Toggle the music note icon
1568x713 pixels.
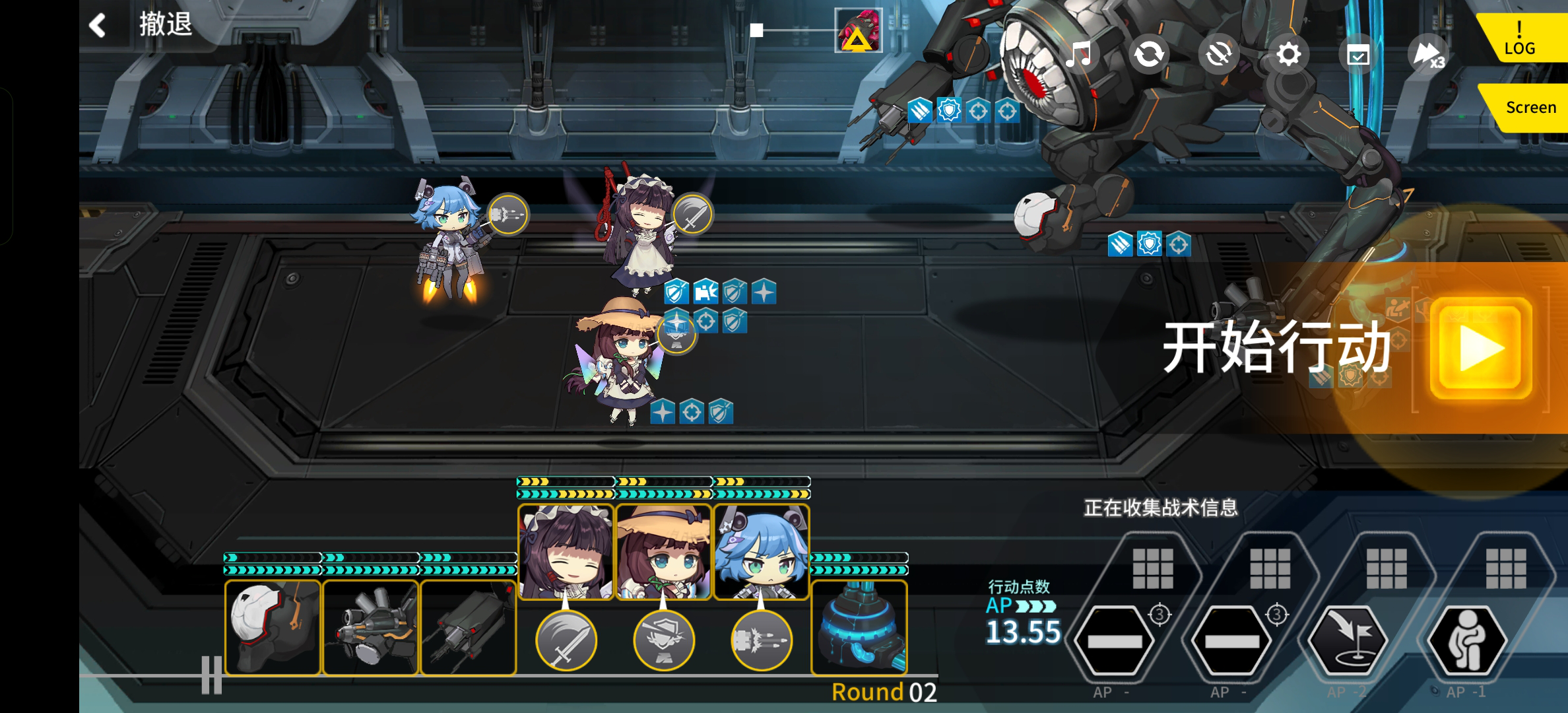pos(1078,54)
